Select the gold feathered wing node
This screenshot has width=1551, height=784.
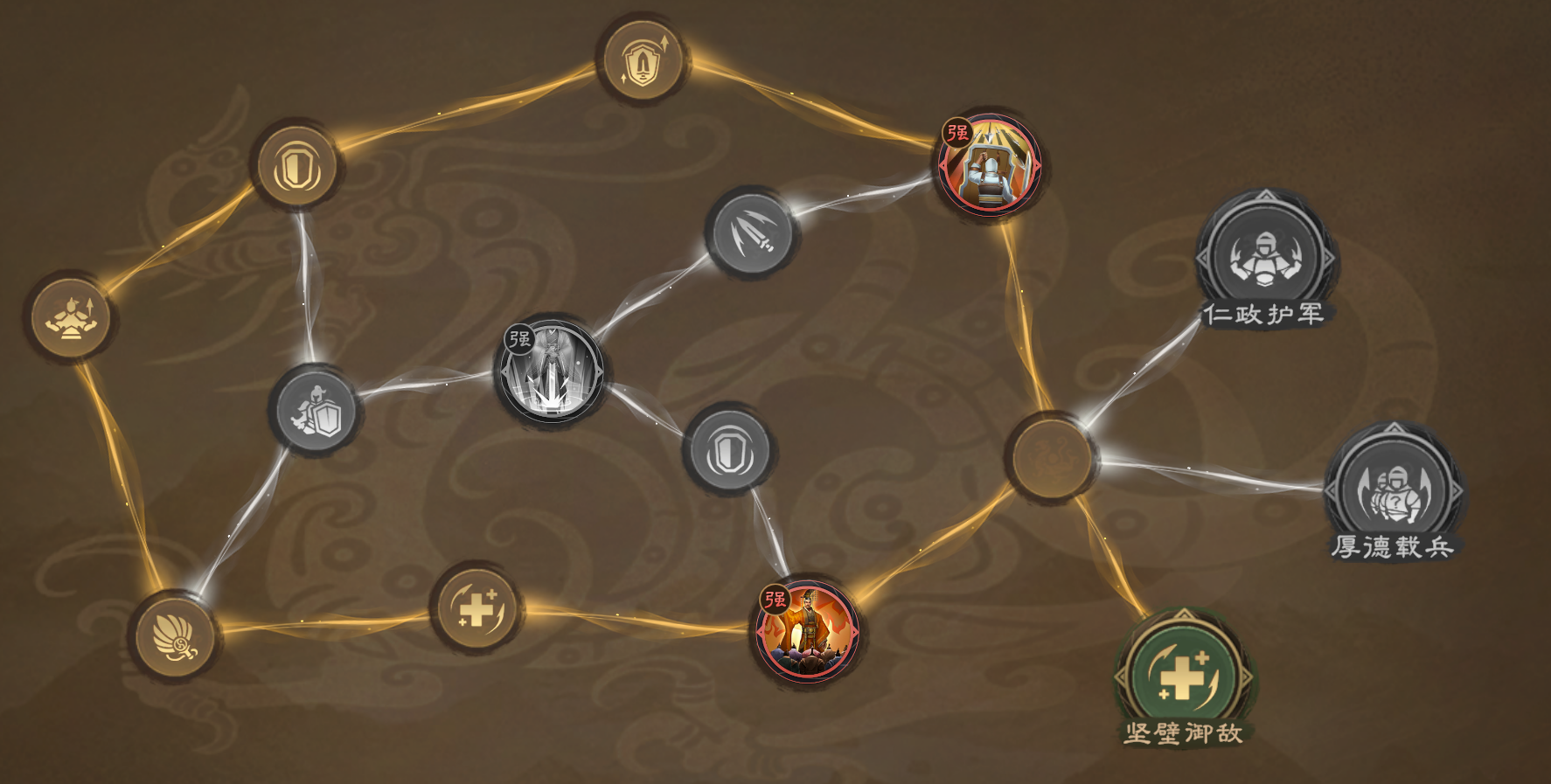point(175,635)
